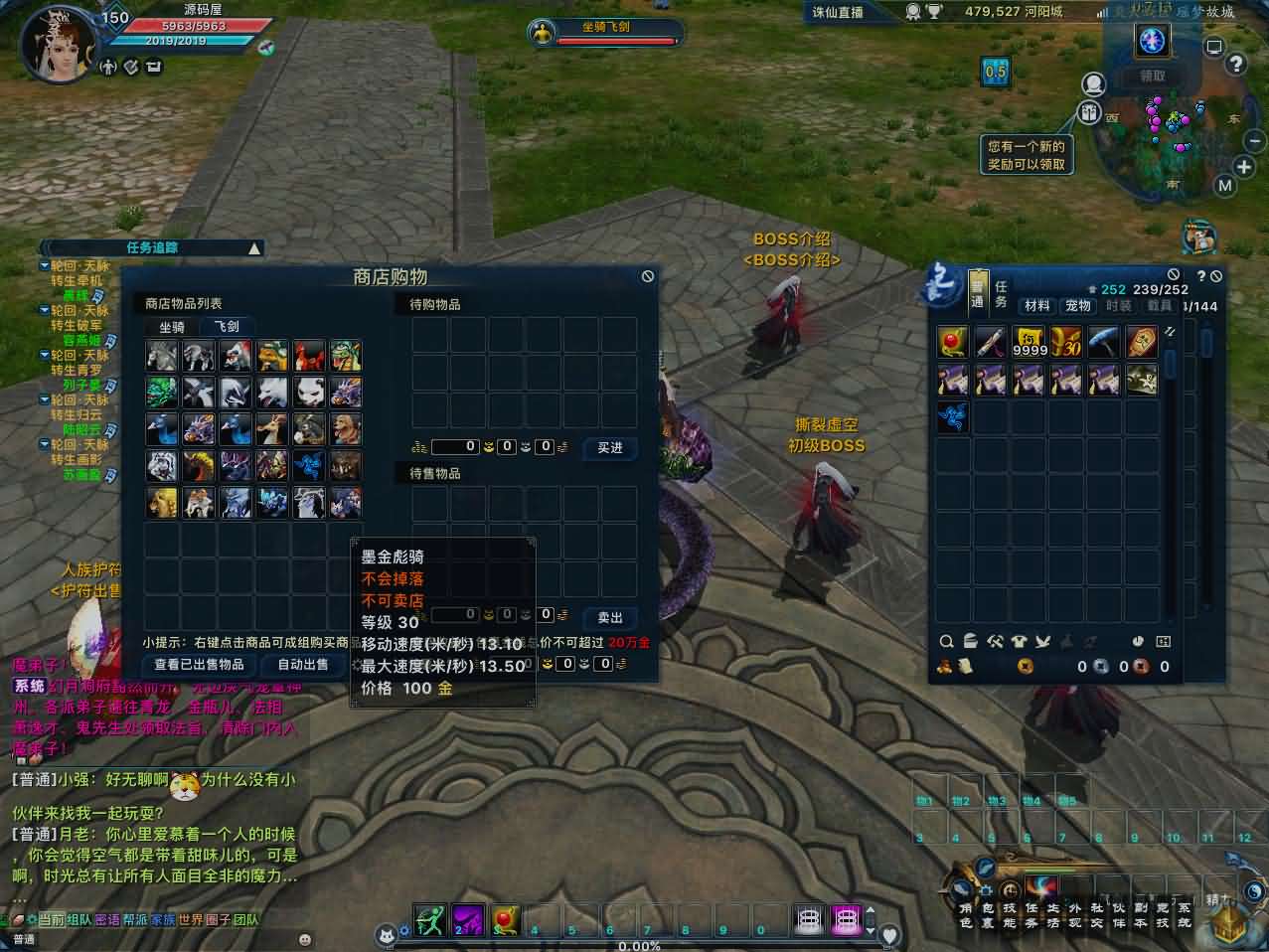Claim the new reward gift icon
Image resolution: width=1269 pixels, height=952 pixels.
click(1090, 113)
